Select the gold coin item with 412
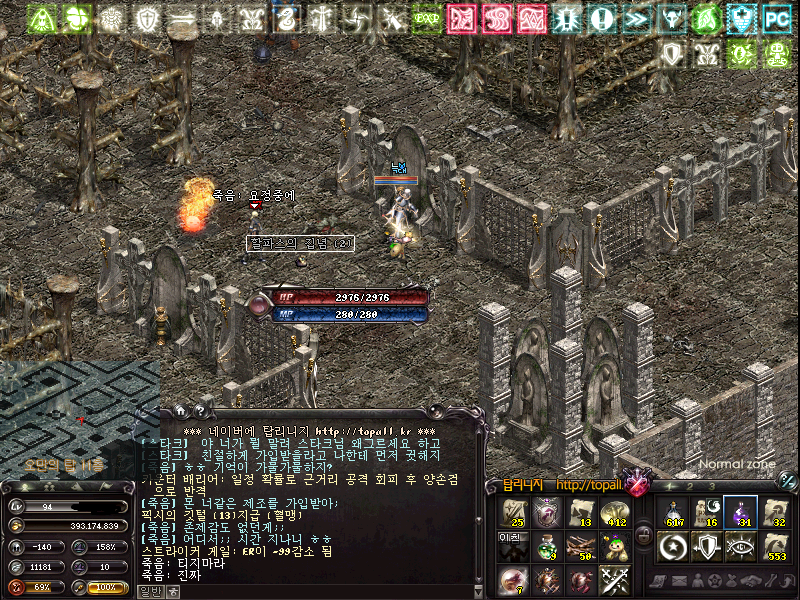This screenshot has height=600, width=800. click(614, 512)
